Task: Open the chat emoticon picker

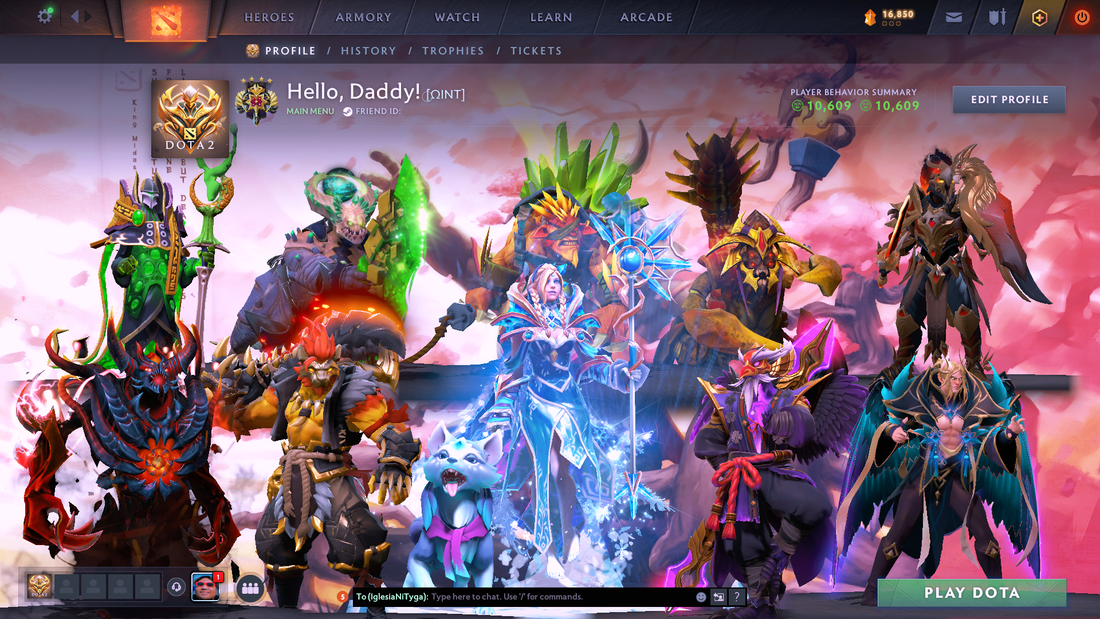Action: [x=701, y=597]
